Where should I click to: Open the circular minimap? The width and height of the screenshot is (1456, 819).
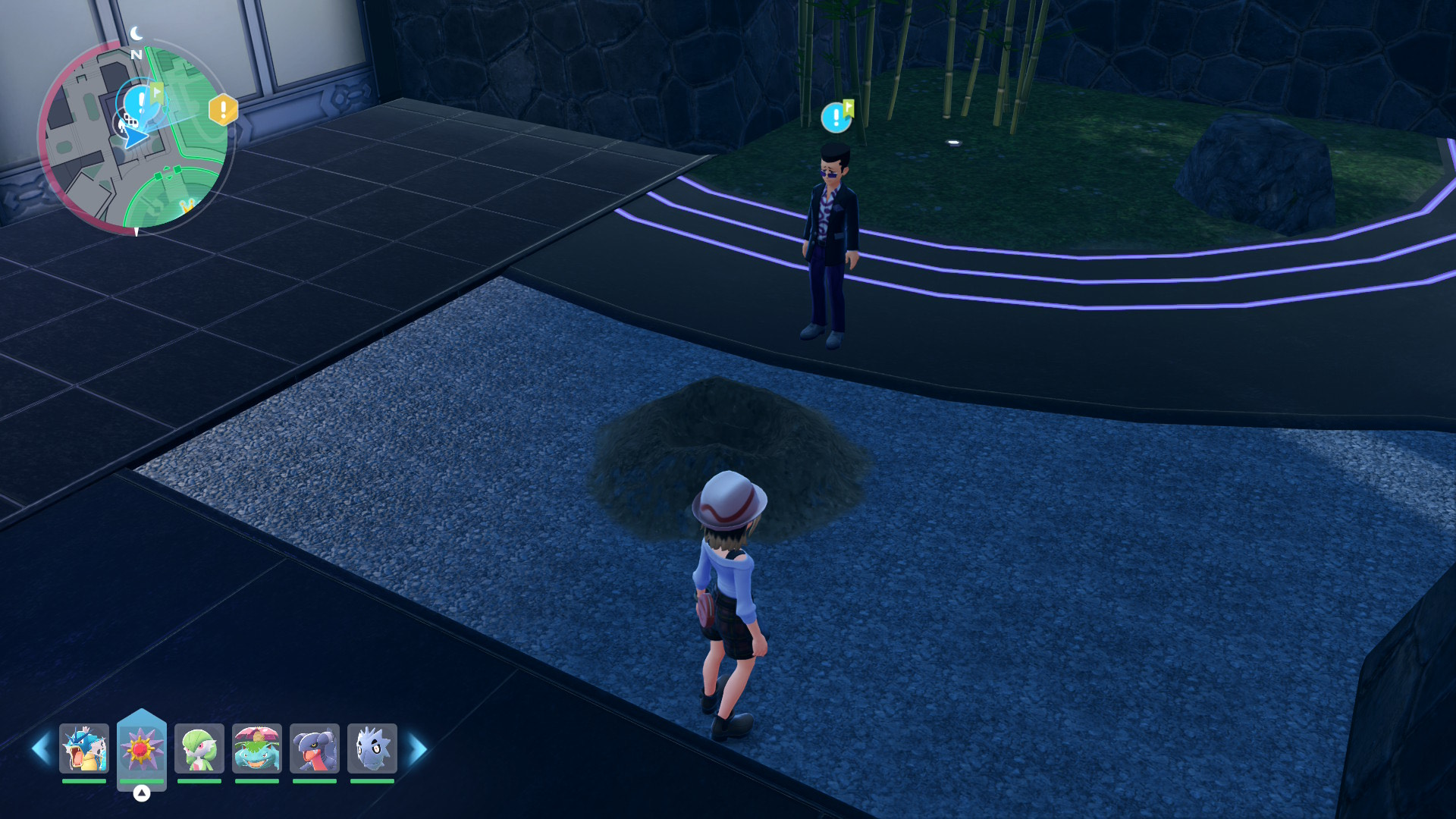(134, 136)
